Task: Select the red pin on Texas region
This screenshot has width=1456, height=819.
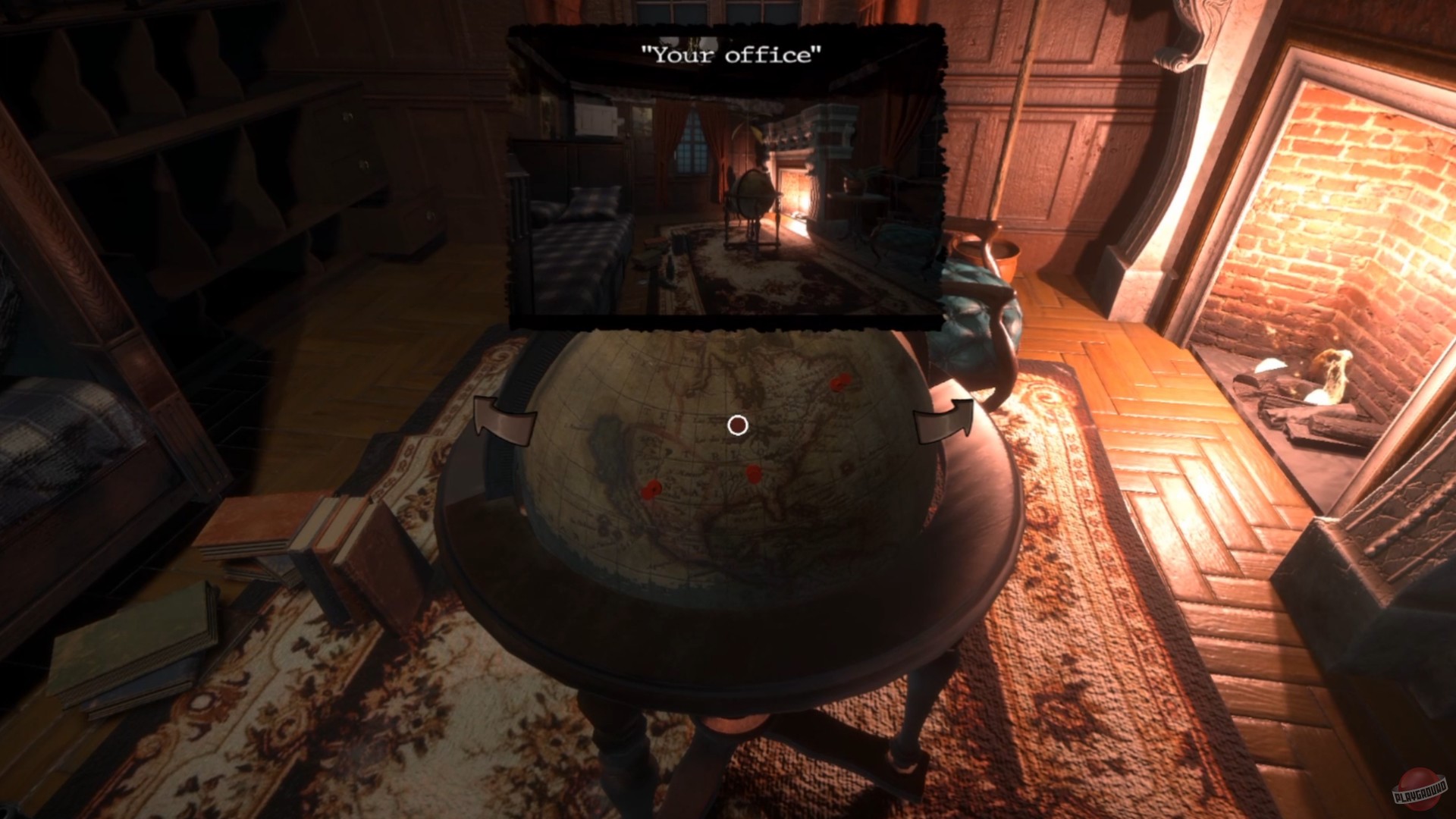Action: point(651,489)
